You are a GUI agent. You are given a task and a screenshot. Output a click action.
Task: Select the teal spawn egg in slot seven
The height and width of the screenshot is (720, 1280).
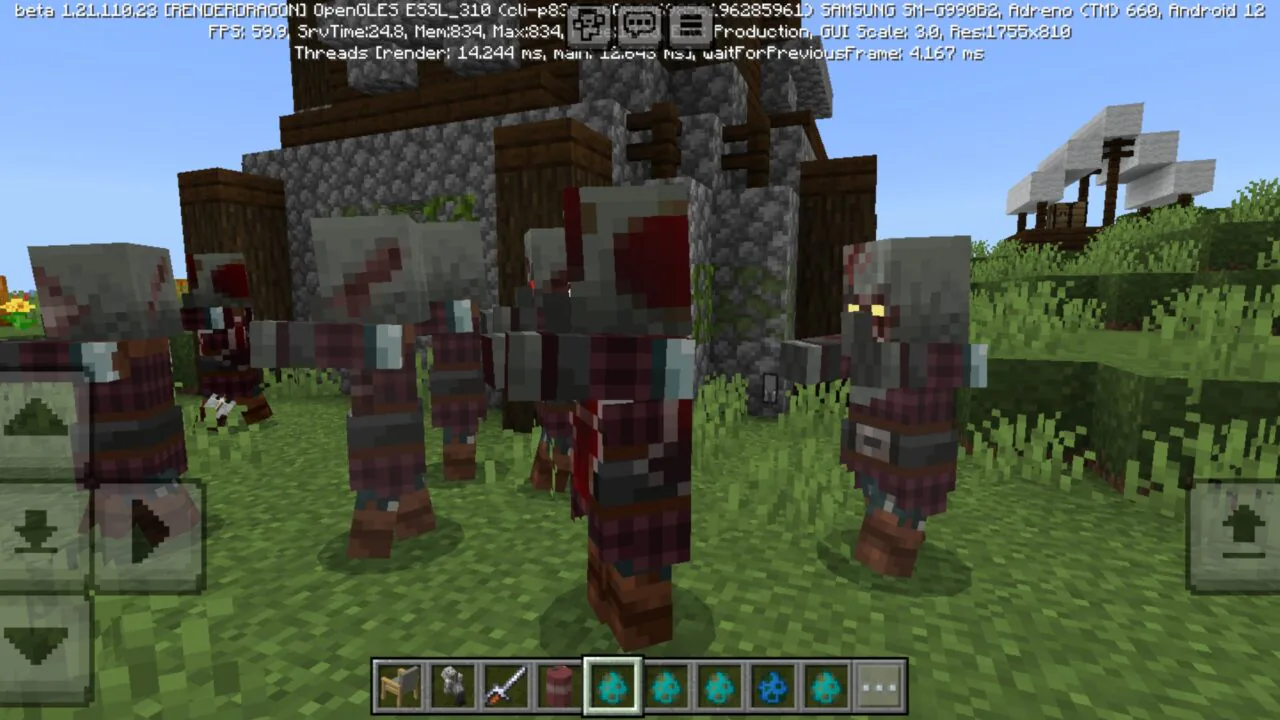coord(719,684)
